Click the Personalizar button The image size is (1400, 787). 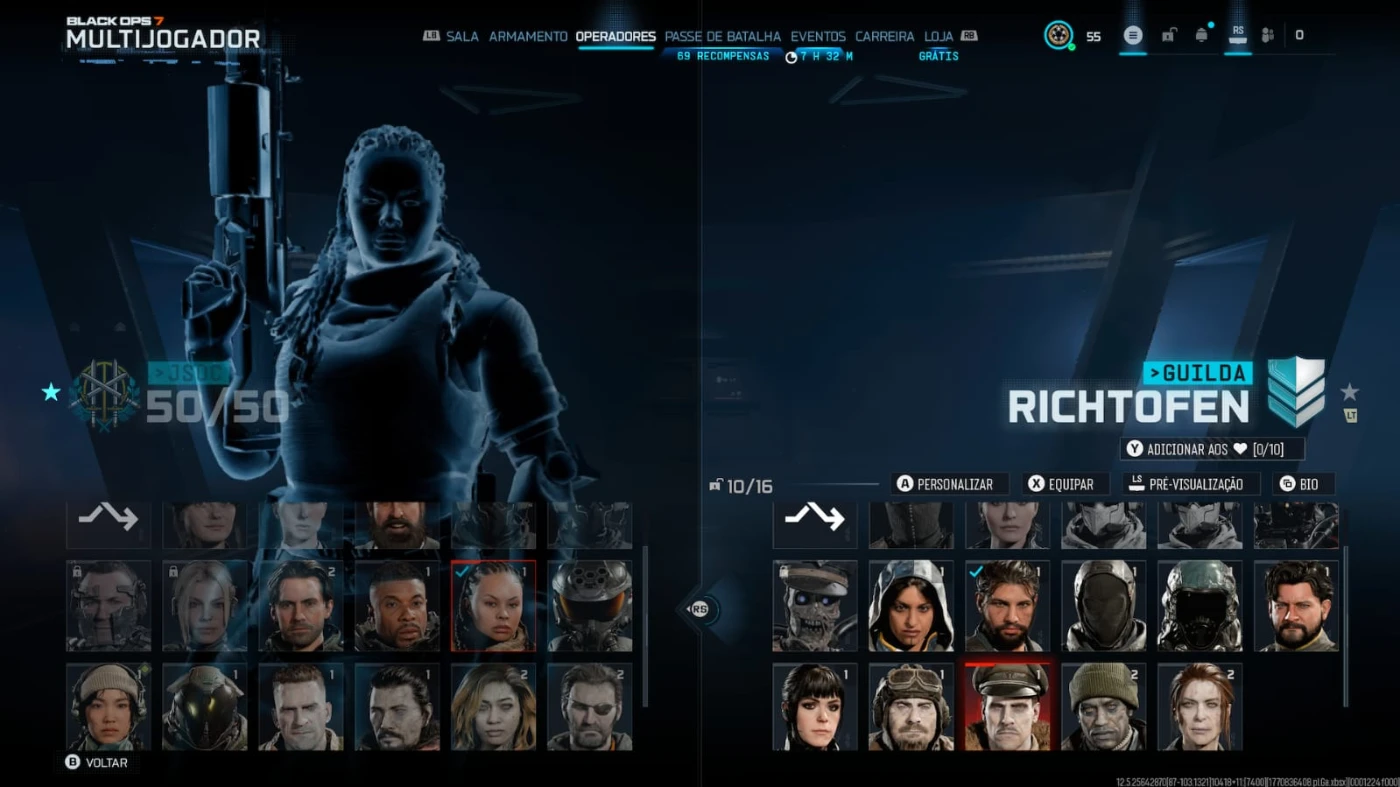[948, 484]
